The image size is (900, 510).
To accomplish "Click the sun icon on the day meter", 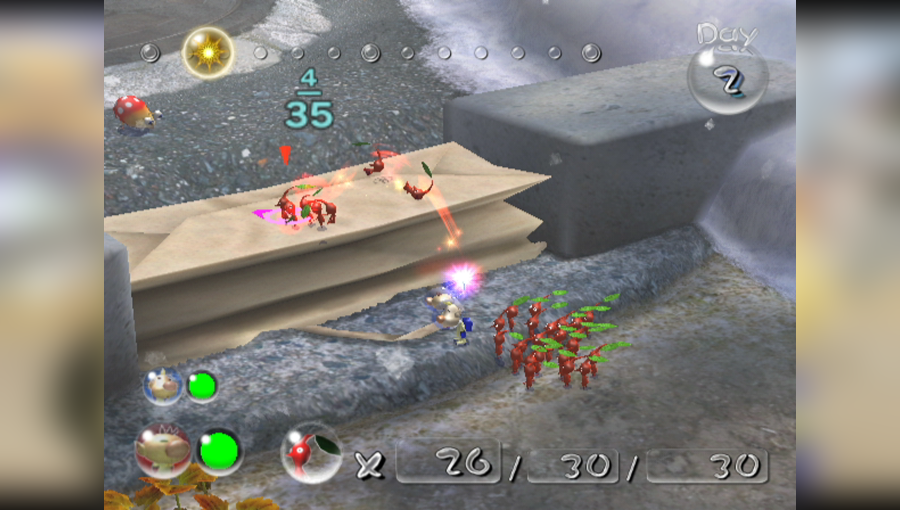I will point(208,51).
